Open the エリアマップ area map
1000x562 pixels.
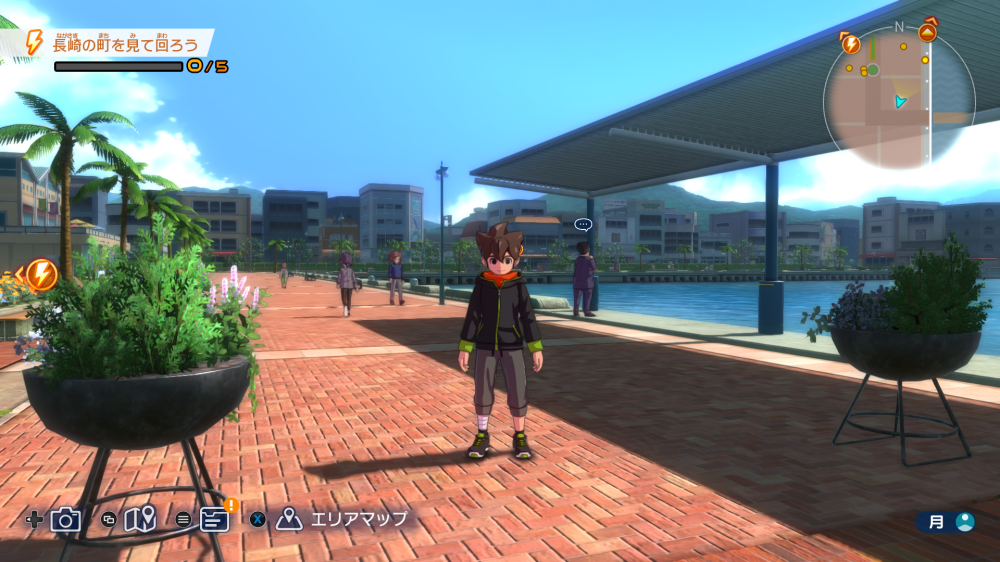(x=345, y=519)
